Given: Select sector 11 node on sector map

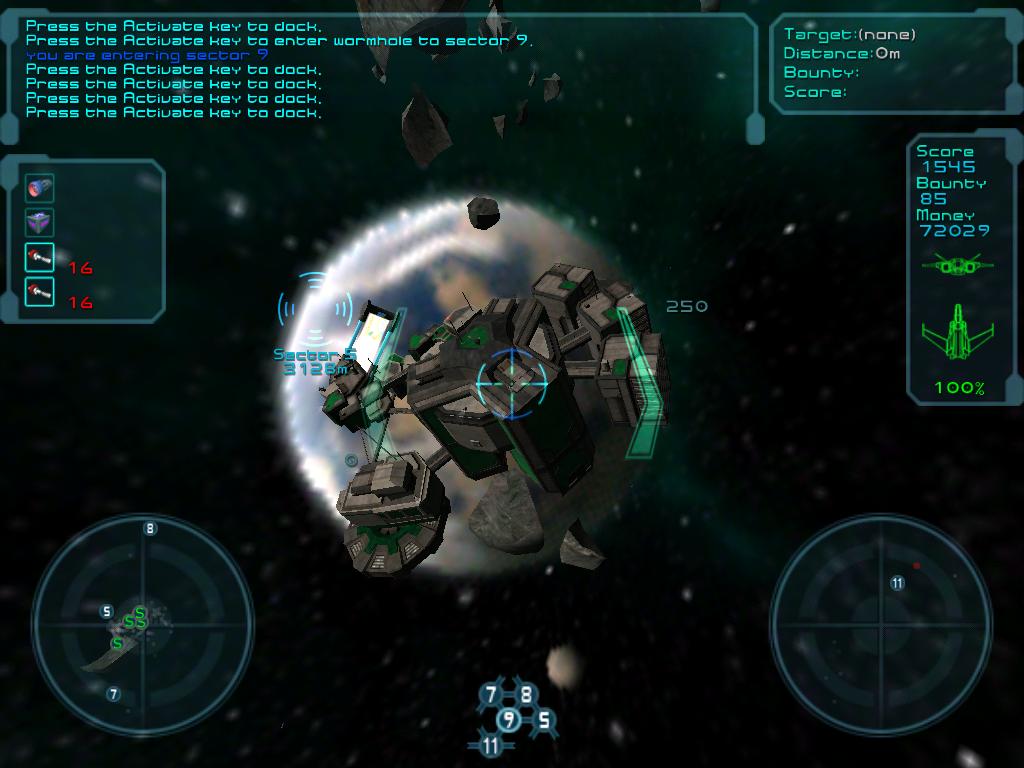Looking at the screenshot, I should [x=490, y=745].
